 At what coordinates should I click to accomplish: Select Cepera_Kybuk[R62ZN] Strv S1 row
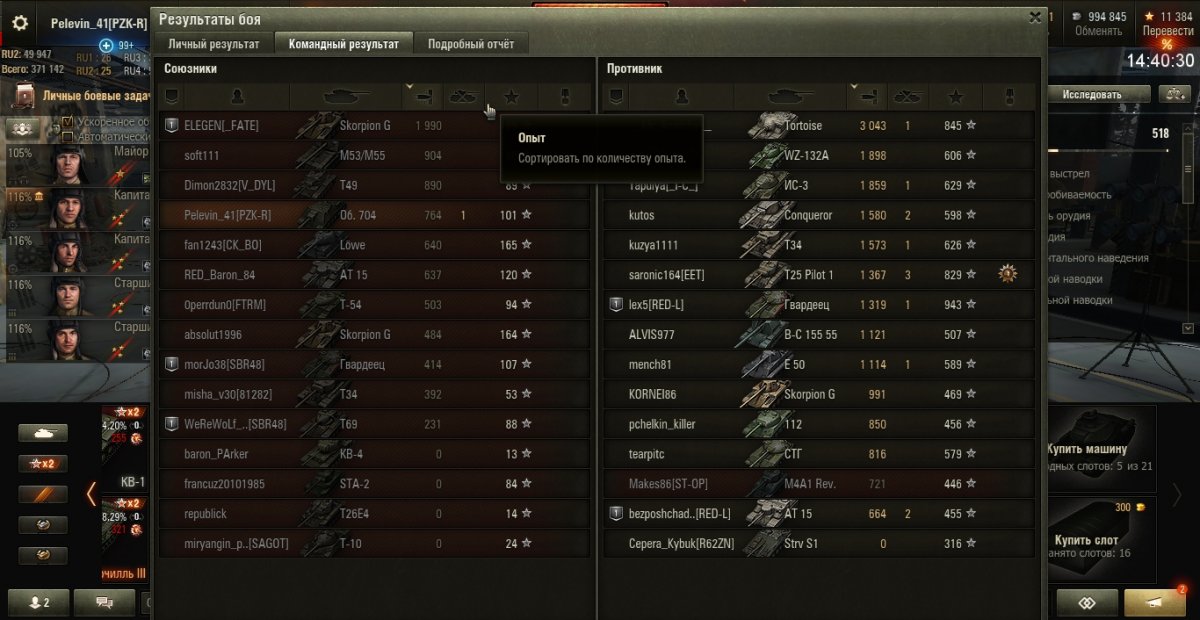818,544
